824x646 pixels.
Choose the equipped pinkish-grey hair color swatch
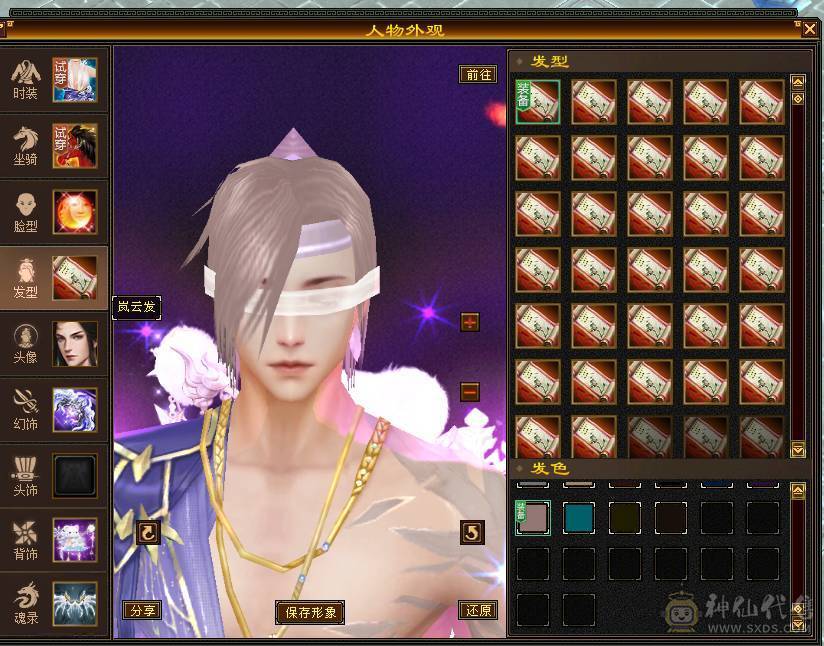pyautogui.click(x=533, y=517)
